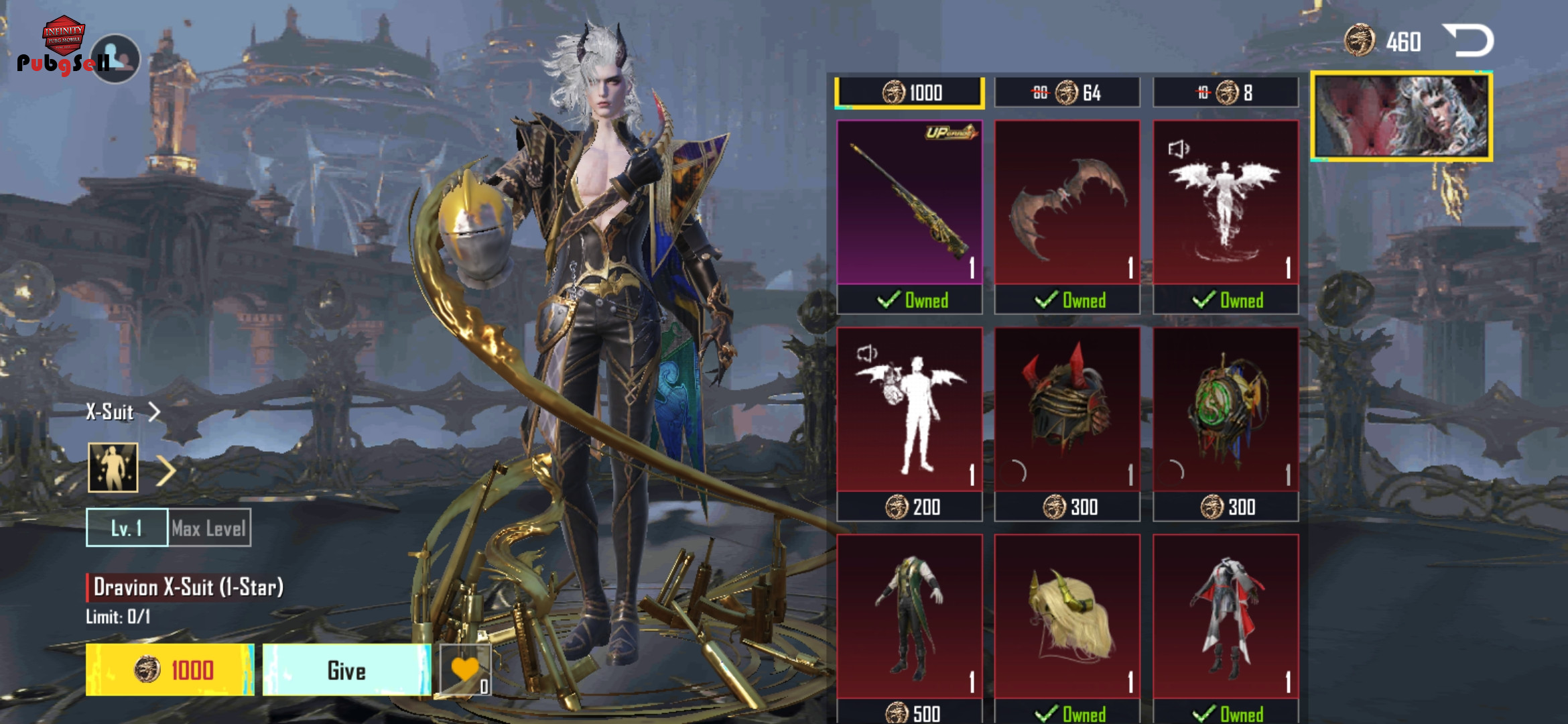This screenshot has height=724, width=1568.
Task: Select the bat wings item tile
Action: coord(1067,202)
